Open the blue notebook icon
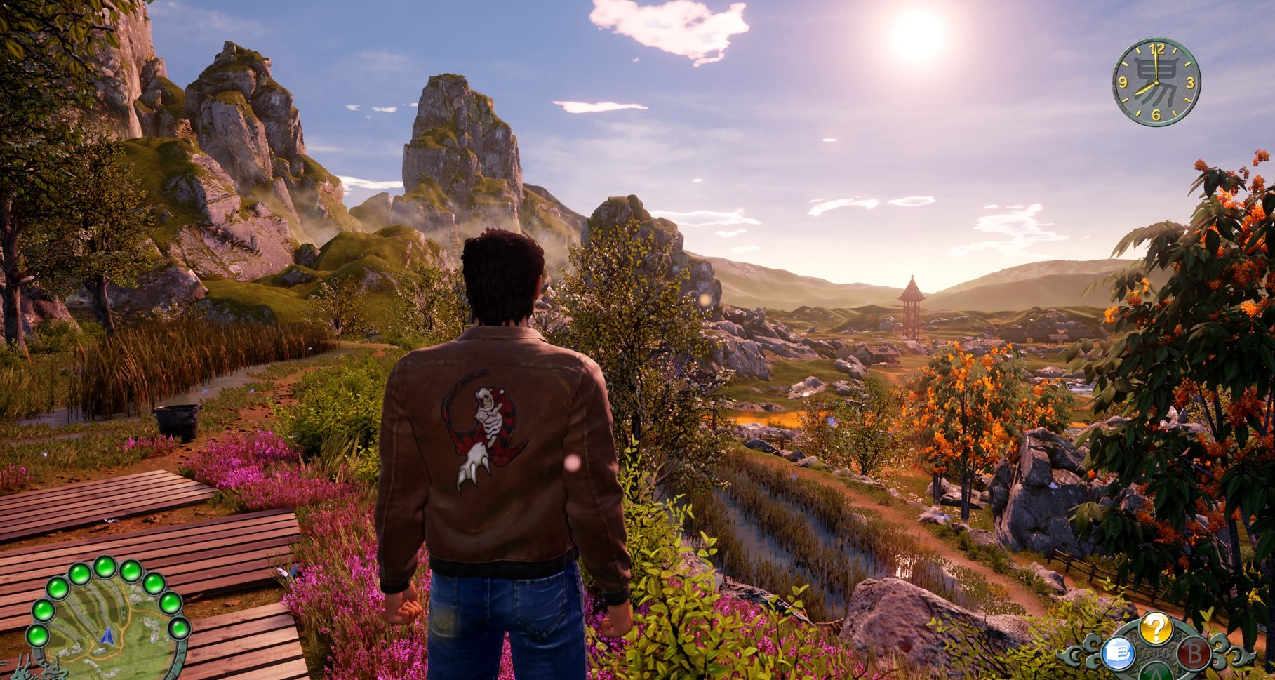 tap(1117, 654)
